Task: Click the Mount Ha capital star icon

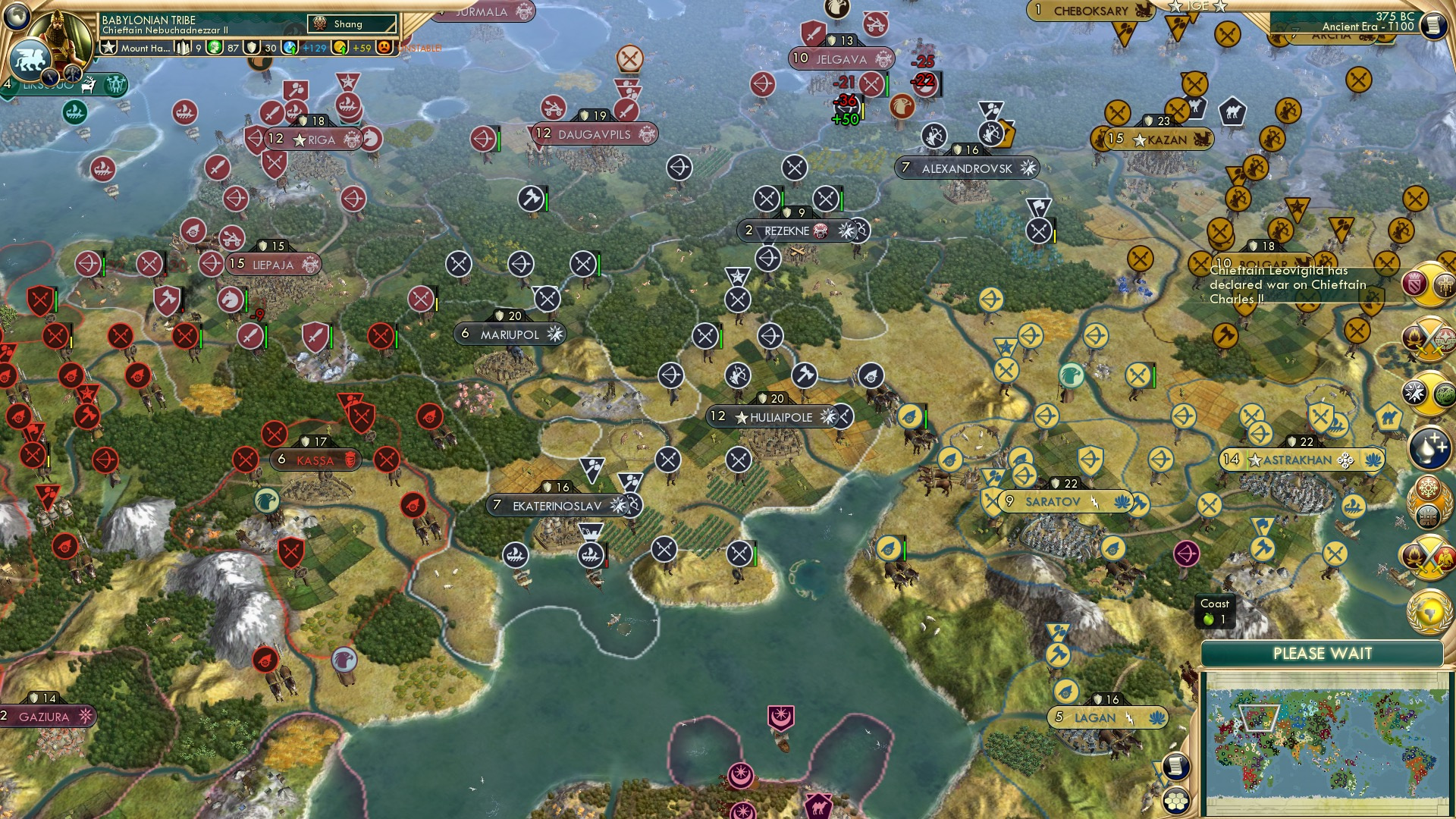Action: pos(108,47)
